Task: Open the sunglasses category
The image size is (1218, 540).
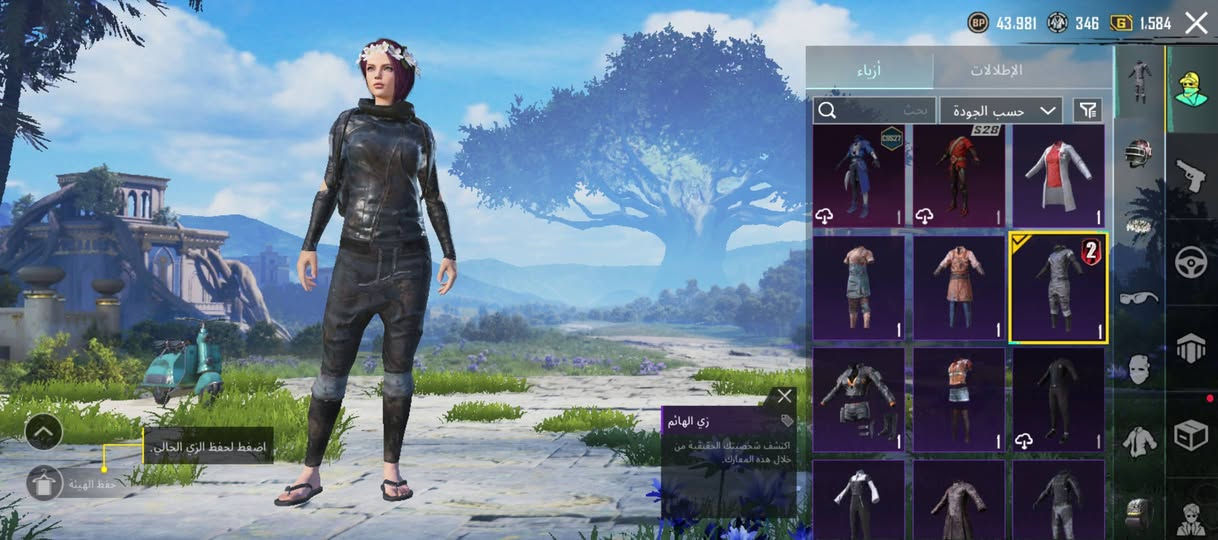Action: (x=1139, y=297)
